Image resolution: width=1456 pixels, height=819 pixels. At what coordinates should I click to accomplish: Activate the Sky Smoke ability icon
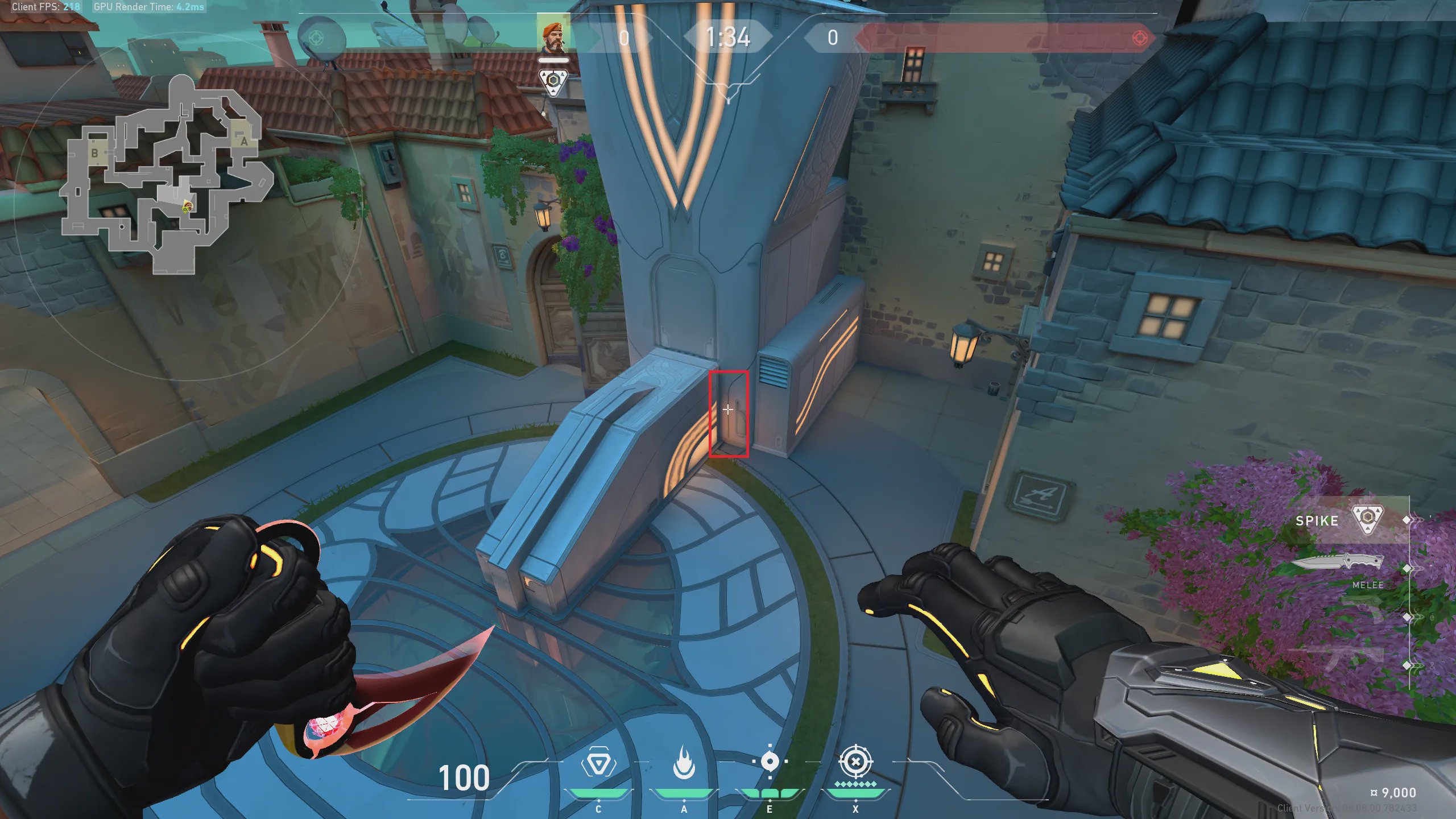pos(770,762)
